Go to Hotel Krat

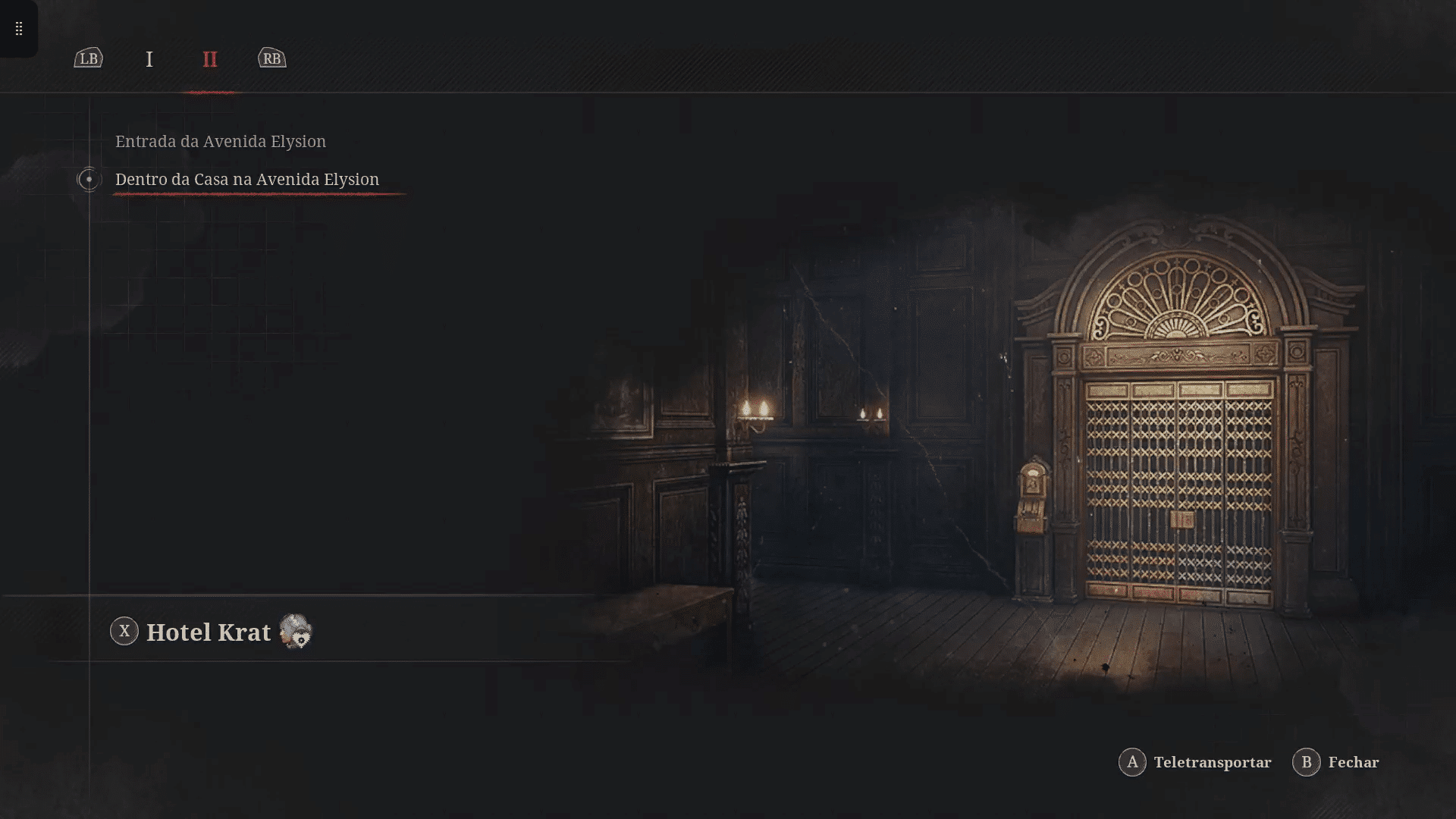point(208,632)
